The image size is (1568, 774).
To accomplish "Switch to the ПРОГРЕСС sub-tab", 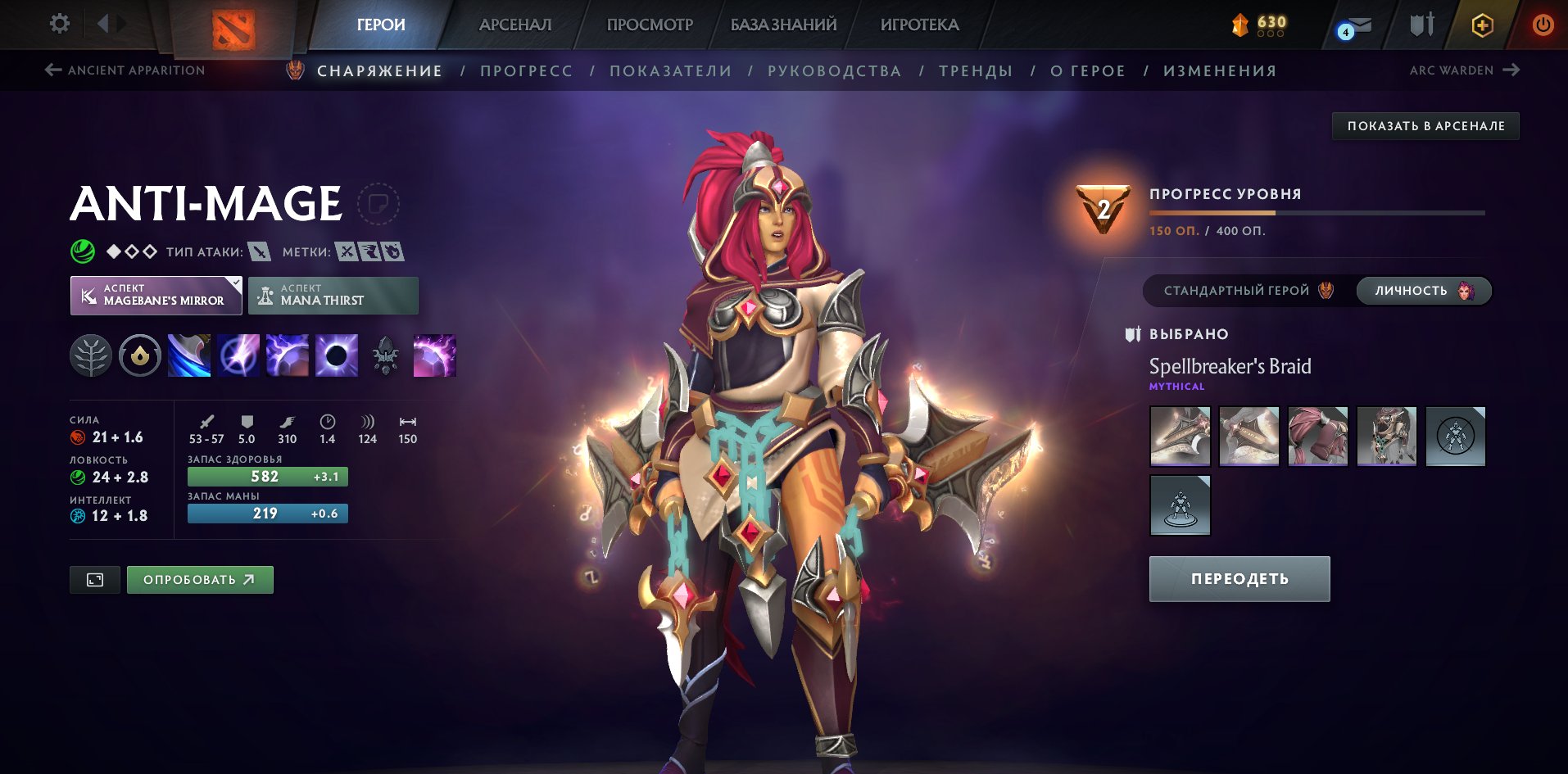I will click(527, 70).
